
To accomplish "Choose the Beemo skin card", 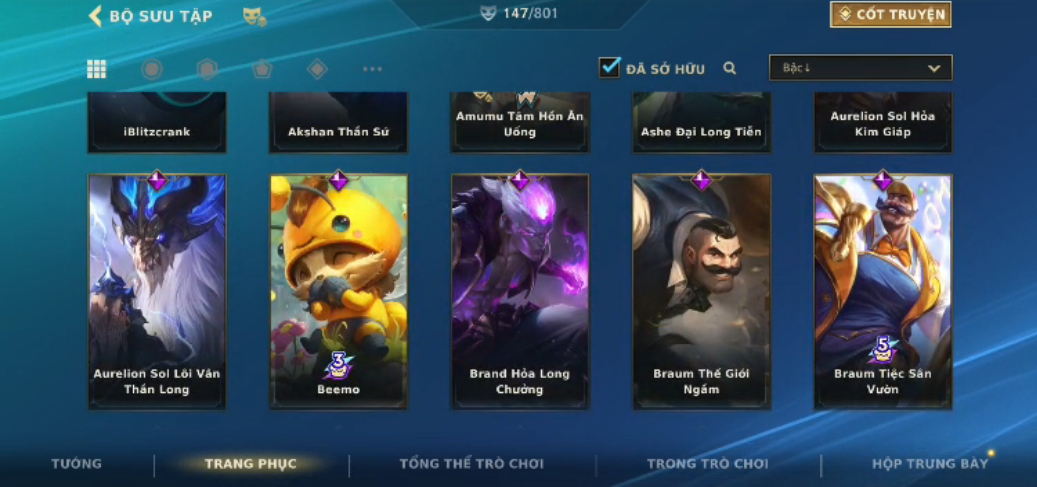I will pos(338,291).
